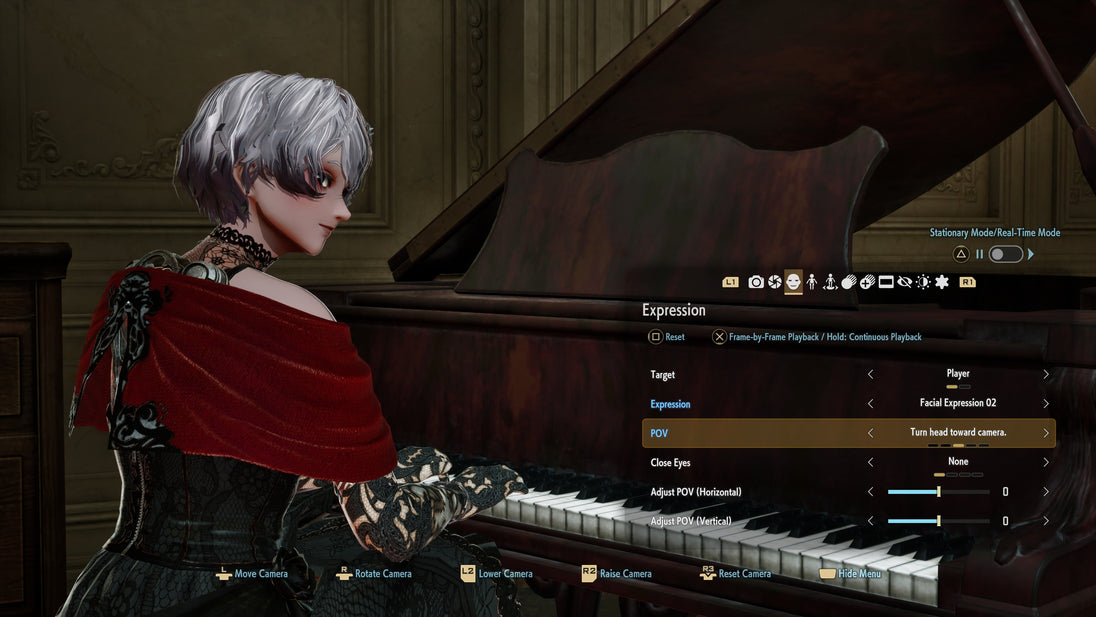This screenshot has width=1096, height=617.
Task: Select the face mask Expression tab
Action: 793,283
